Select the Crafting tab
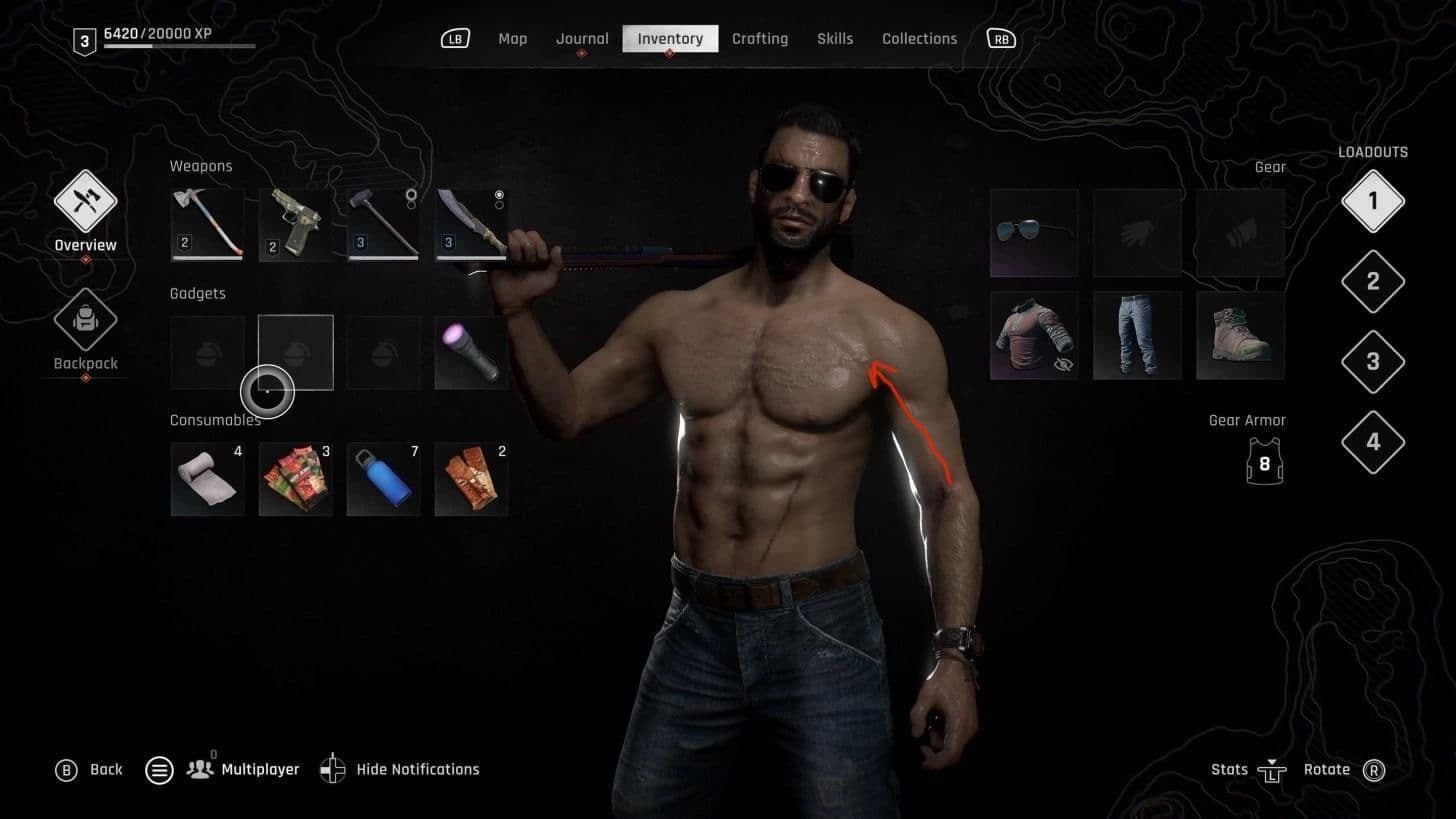Image resolution: width=1456 pixels, height=819 pixels. [759, 39]
